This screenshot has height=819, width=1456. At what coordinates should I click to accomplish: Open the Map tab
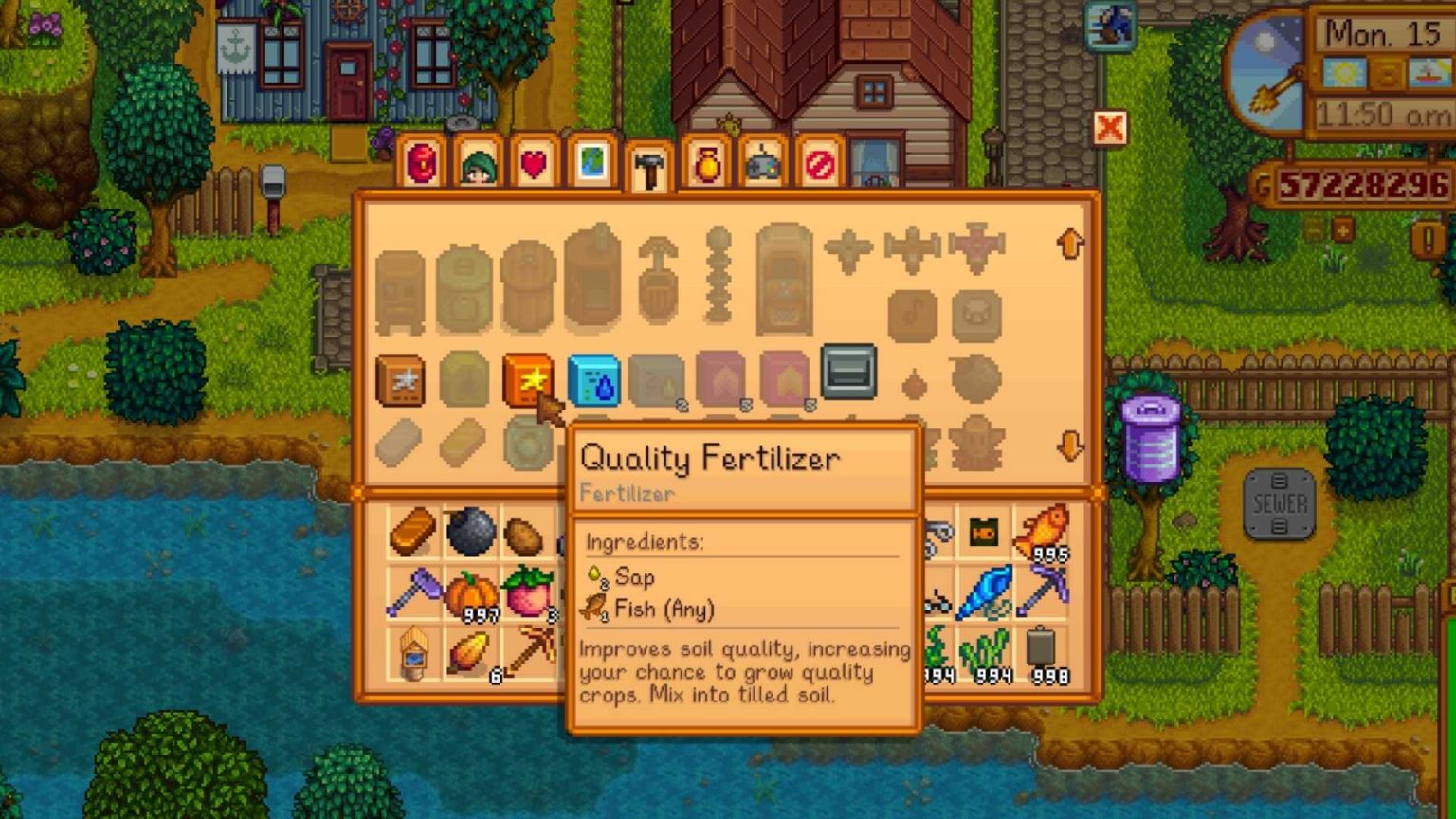tap(592, 163)
